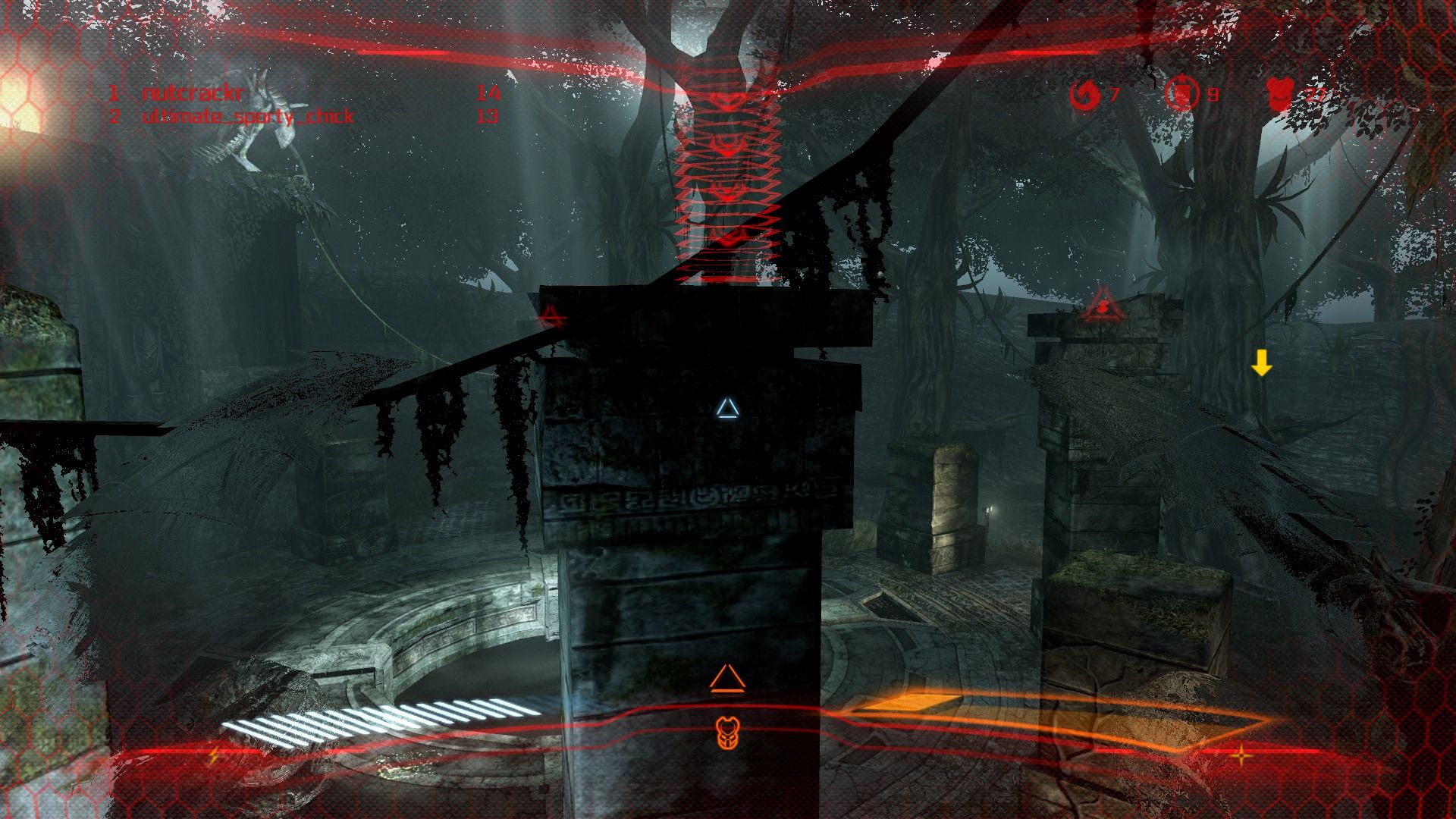Image resolution: width=1456 pixels, height=819 pixels.
Task: Click the circled shield icon with count 9
Action: click(1182, 96)
